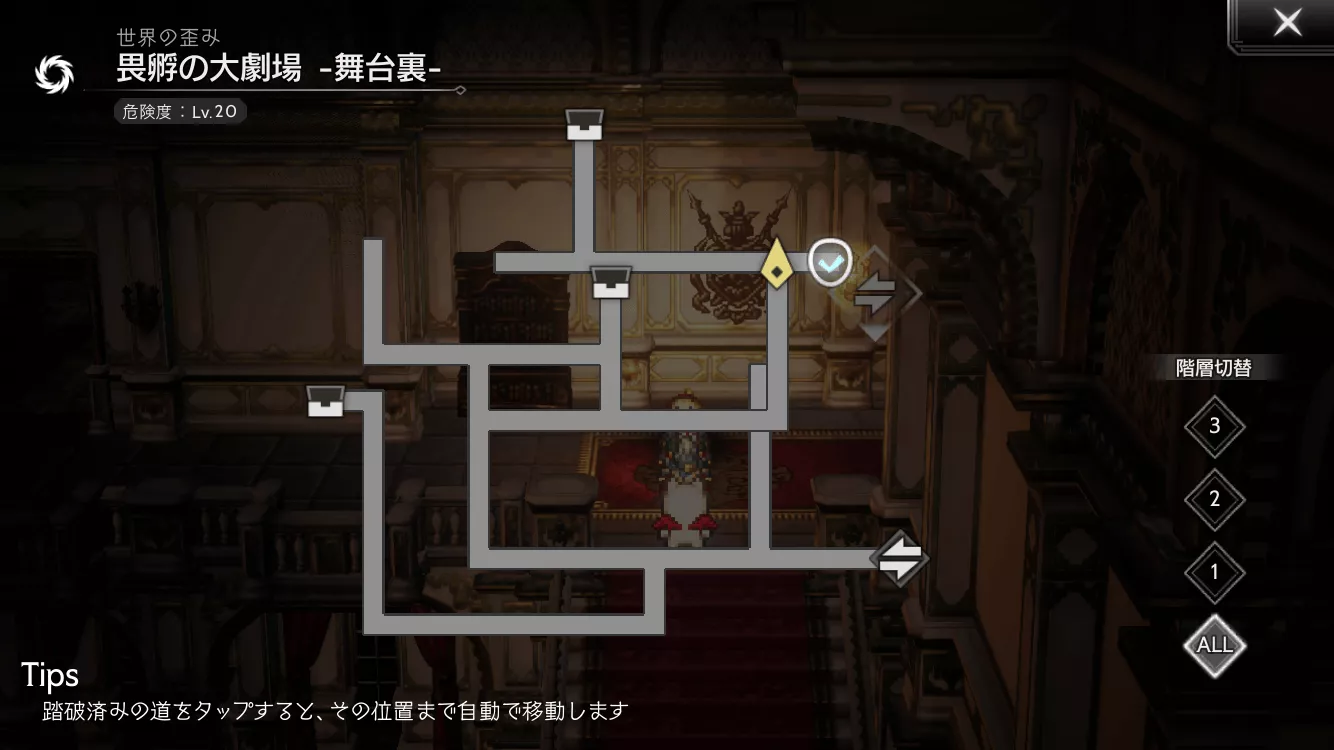The width and height of the screenshot is (1334, 750).
Task: Select the floor transfer arrows beside the checkmark
Action: 878,293
